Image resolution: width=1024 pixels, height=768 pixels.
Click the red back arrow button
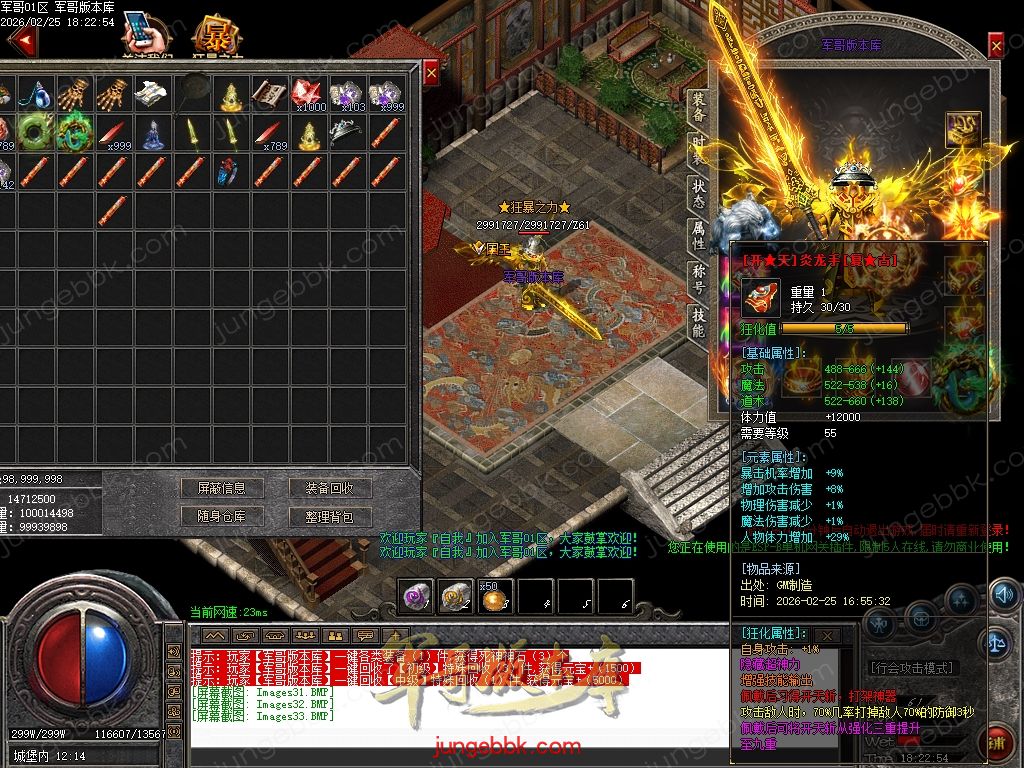[22, 42]
